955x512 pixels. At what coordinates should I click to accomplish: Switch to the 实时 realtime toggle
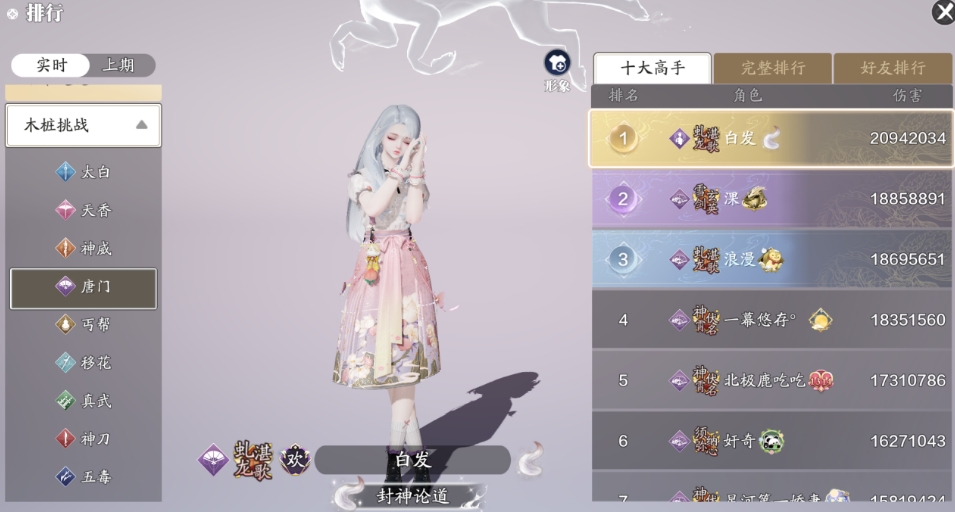coord(51,65)
